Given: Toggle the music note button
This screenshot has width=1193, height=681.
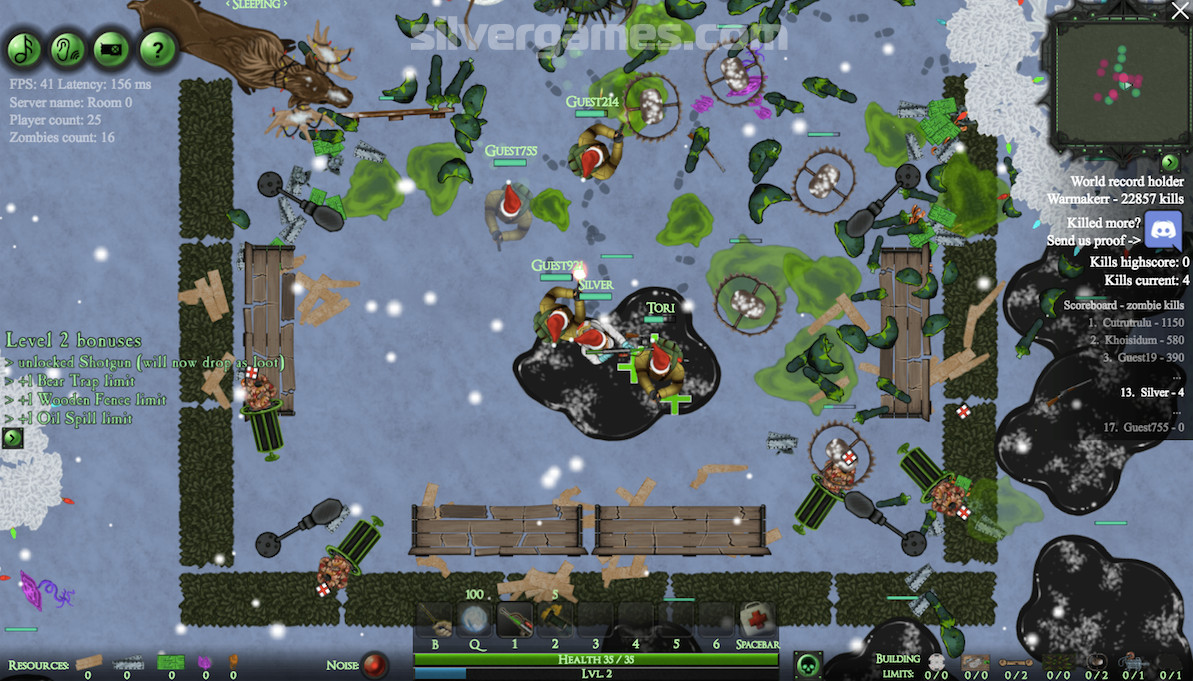Looking at the screenshot, I should 24,48.
